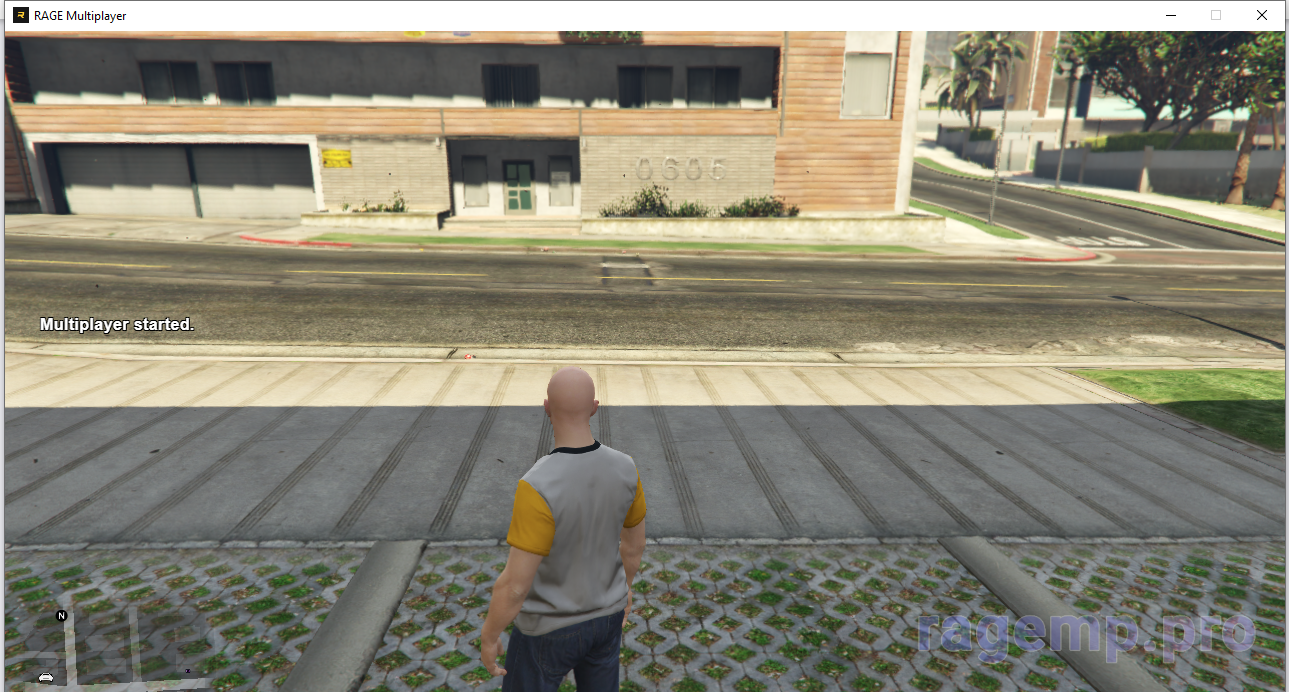The height and width of the screenshot is (692, 1289).
Task: Close the RAGE Multiplayer window
Action: pos(1262,15)
